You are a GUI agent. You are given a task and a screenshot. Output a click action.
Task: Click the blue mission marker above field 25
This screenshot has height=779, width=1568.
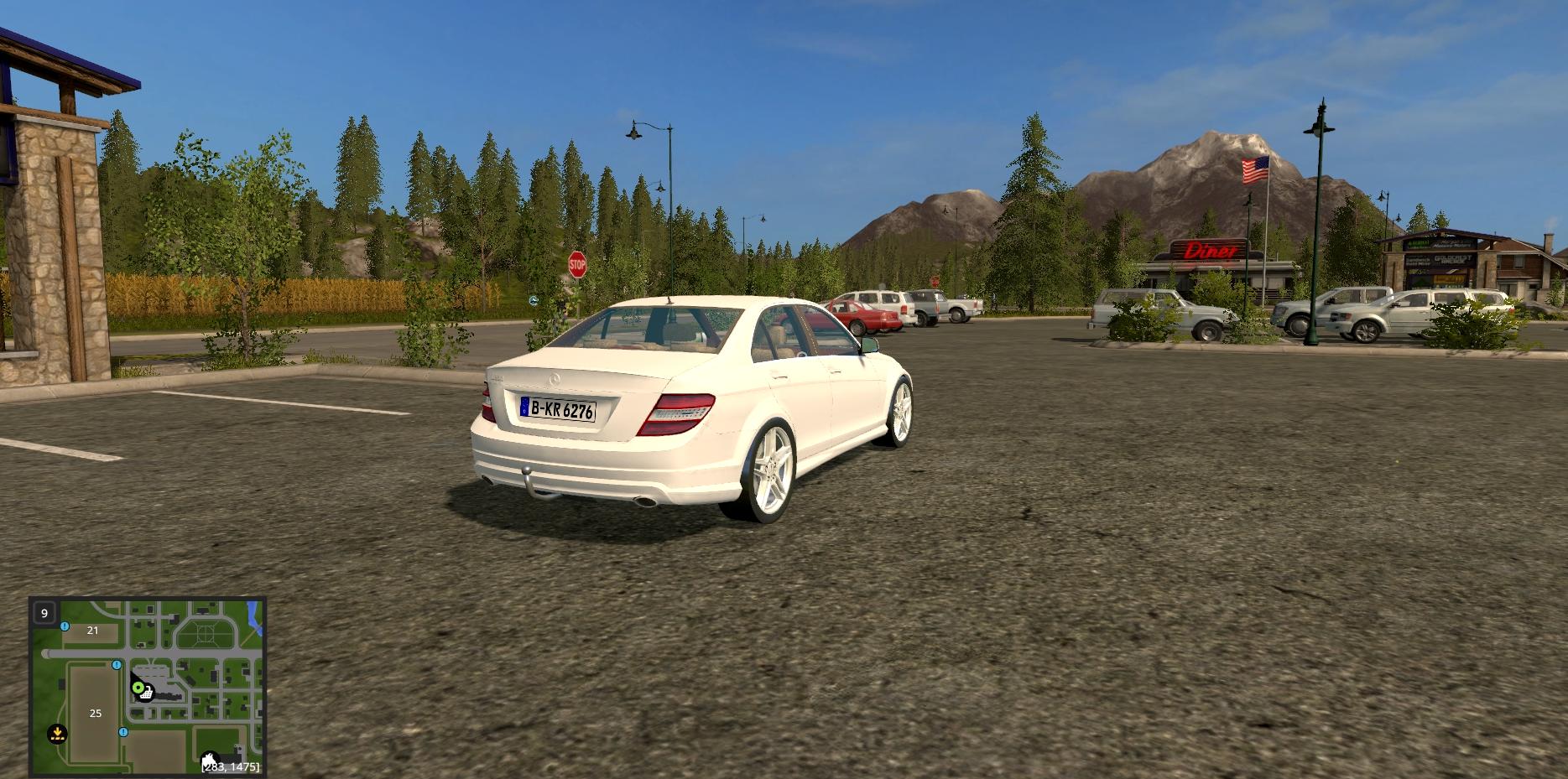pos(117,665)
